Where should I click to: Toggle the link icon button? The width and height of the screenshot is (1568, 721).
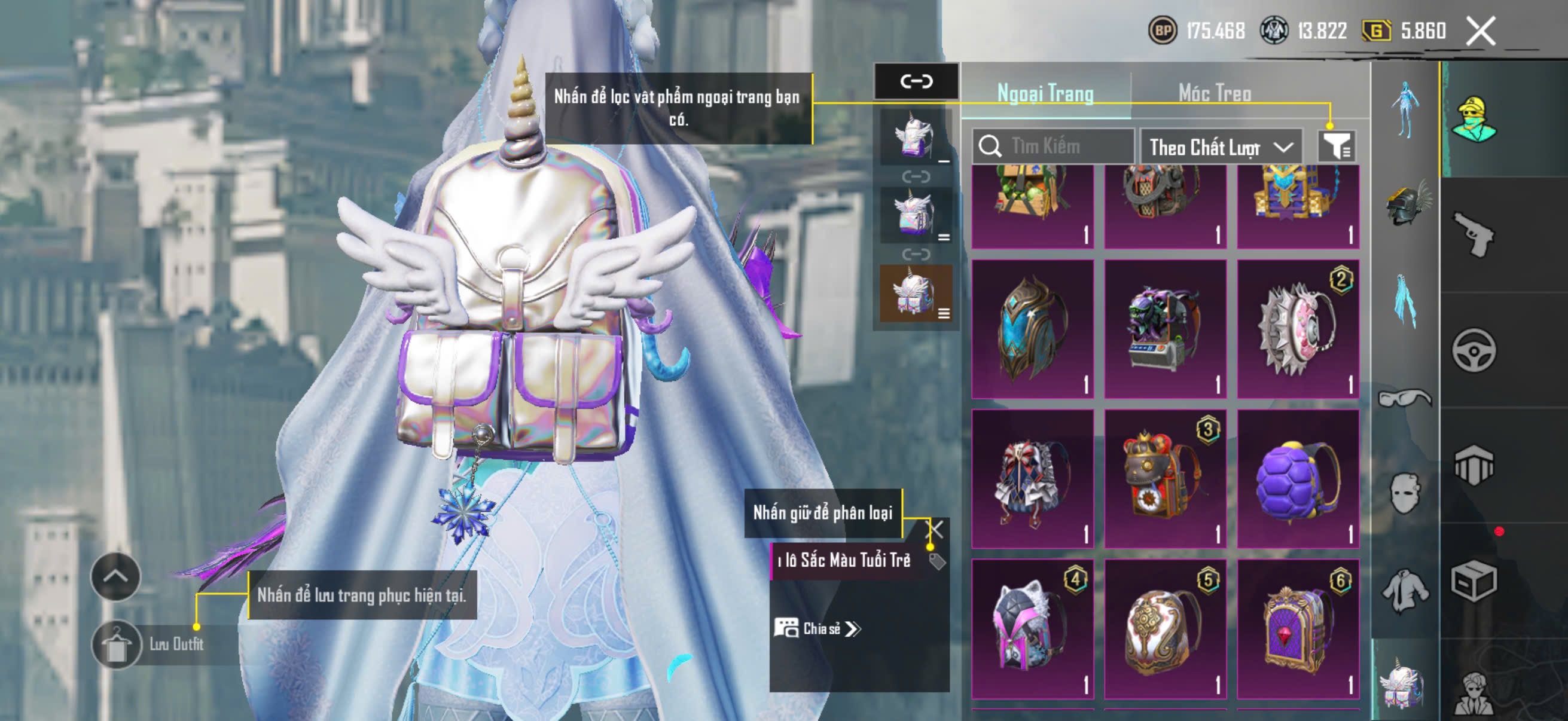[916, 81]
